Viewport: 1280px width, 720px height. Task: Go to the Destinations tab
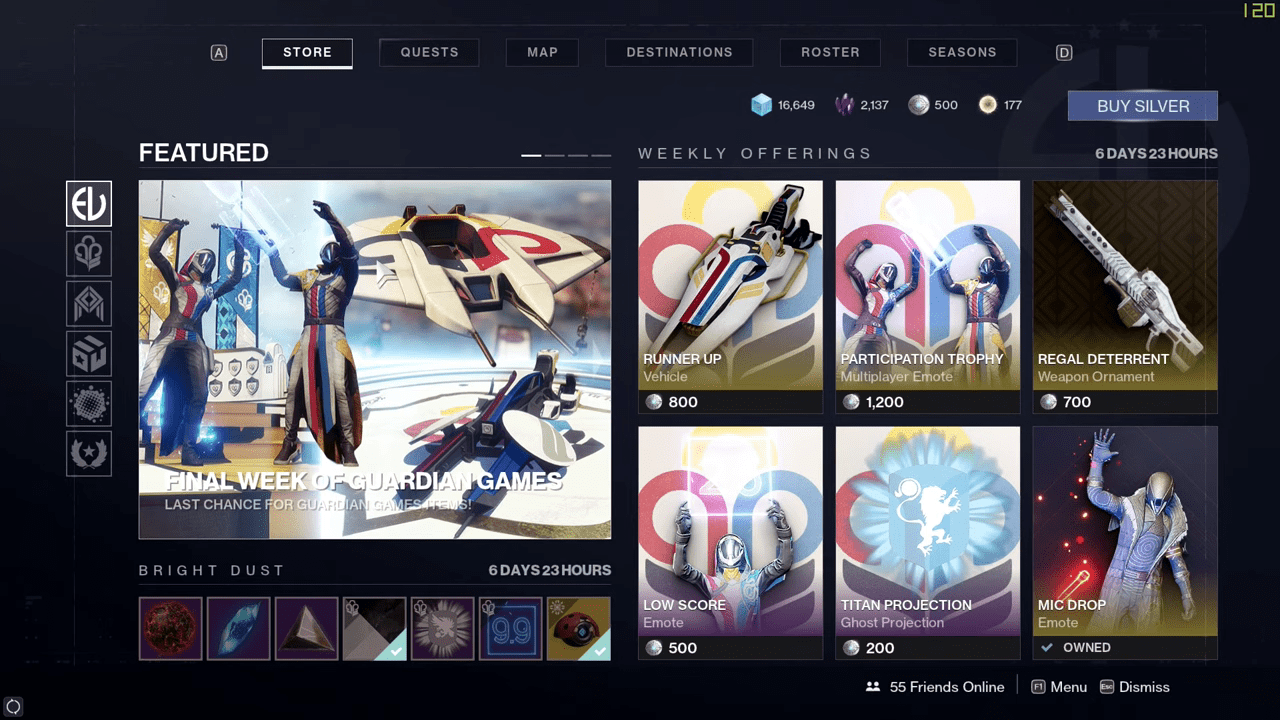point(679,52)
